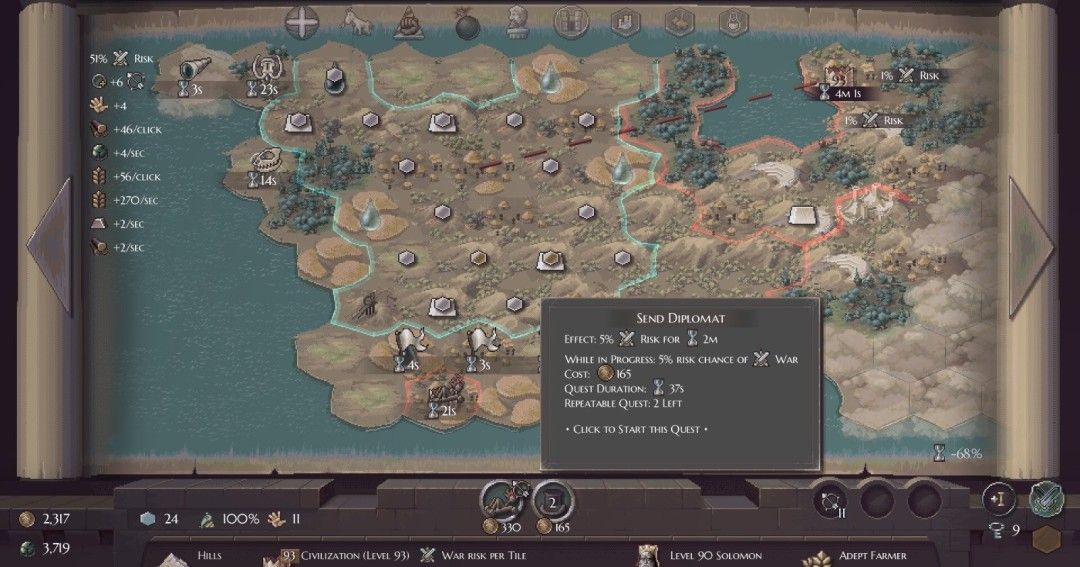Open the crossed swords war button
This screenshot has width=1080, height=567.
tap(1046, 497)
